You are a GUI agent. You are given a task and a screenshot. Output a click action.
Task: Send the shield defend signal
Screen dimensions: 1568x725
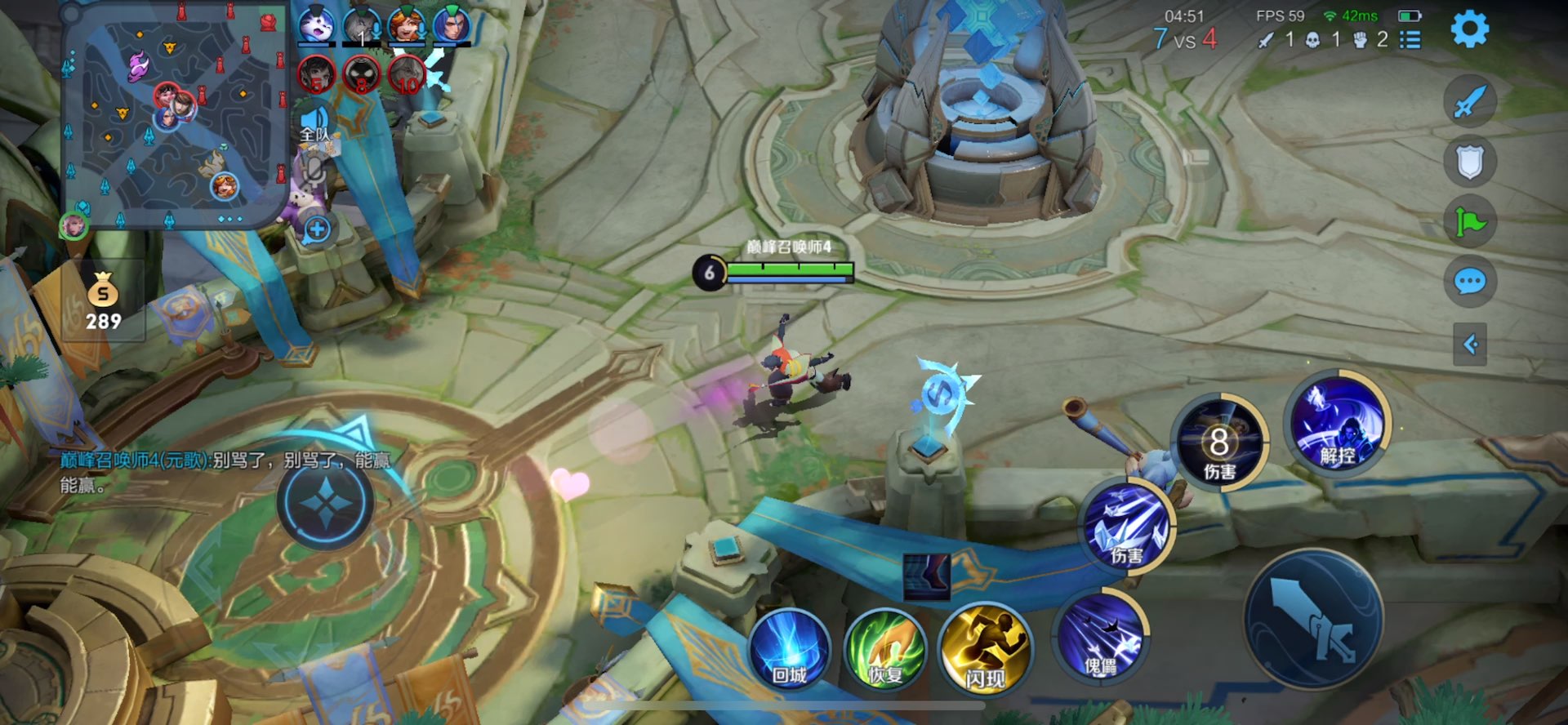coord(1469,162)
